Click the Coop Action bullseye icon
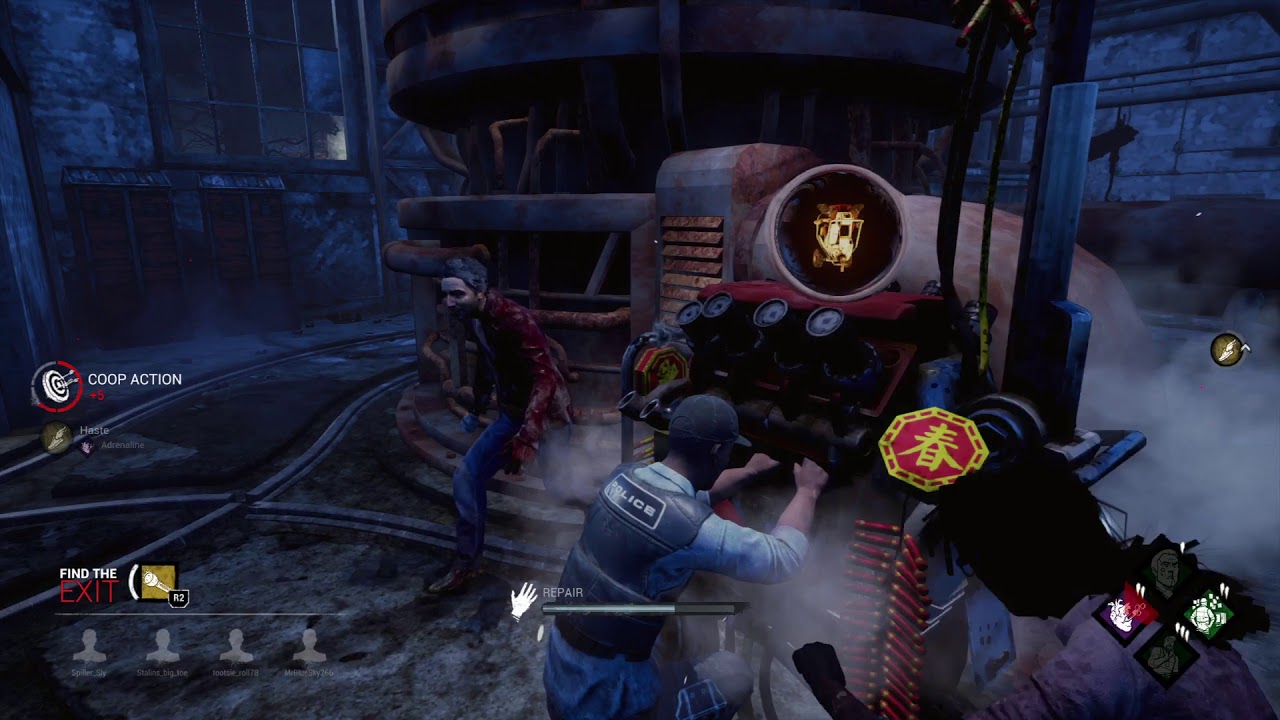 56,386
